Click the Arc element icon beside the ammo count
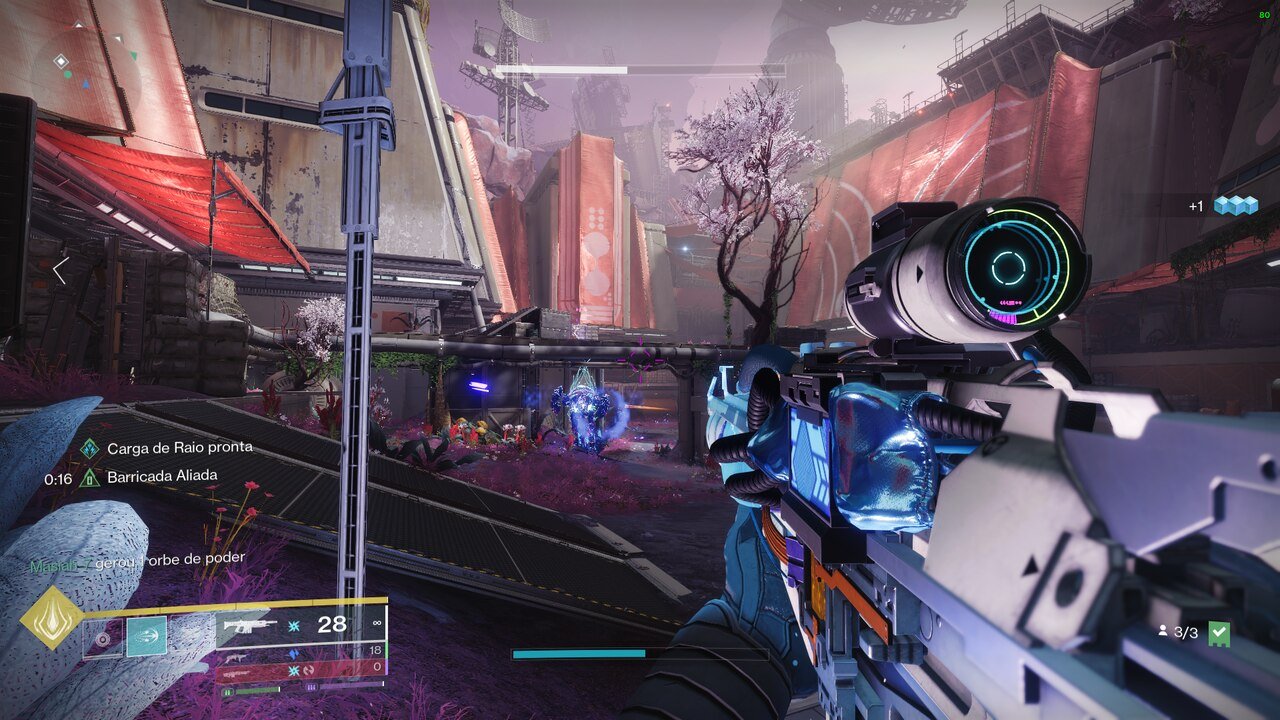This screenshot has height=720, width=1280. point(292,627)
